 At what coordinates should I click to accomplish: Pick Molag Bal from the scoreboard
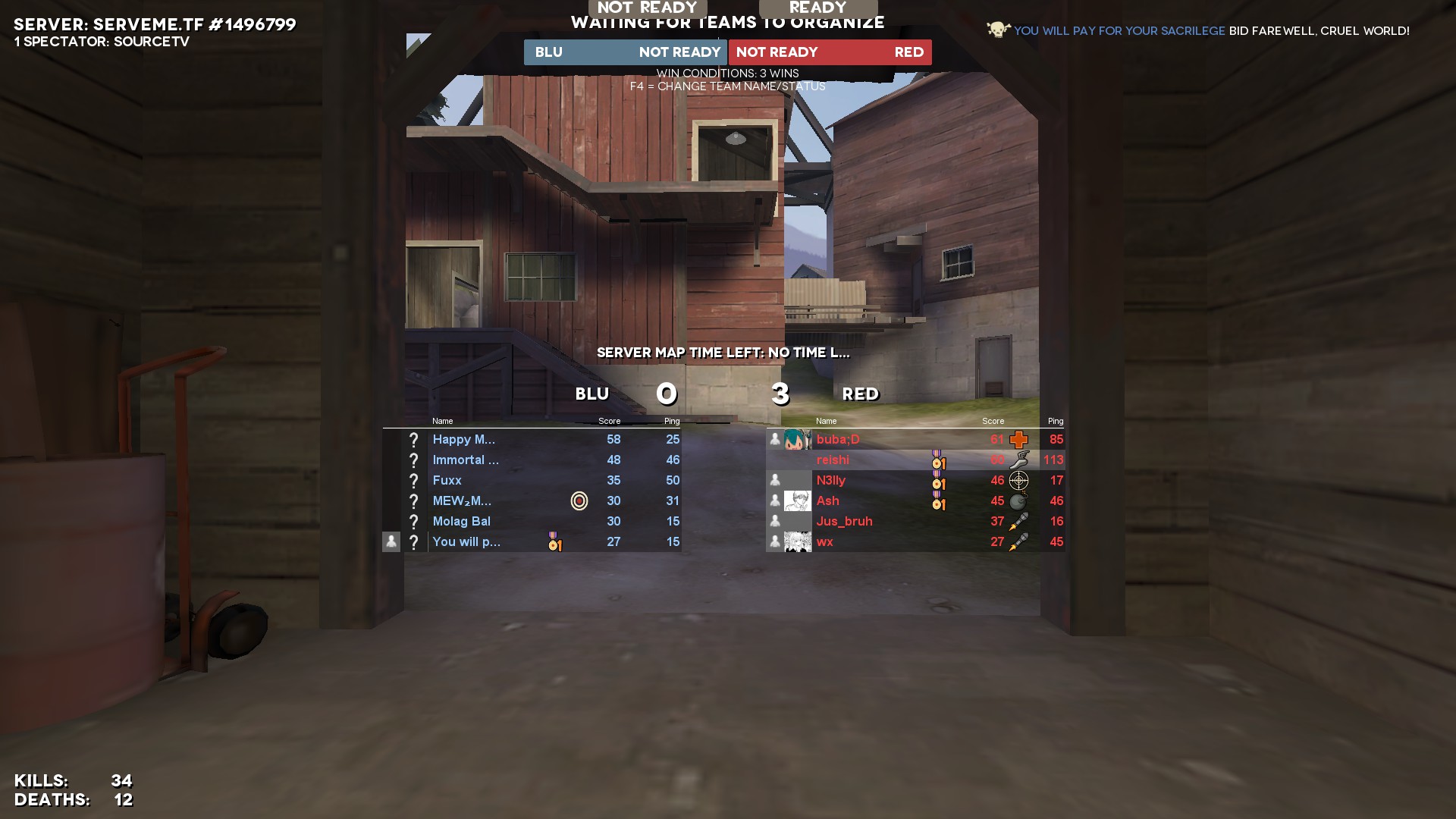click(x=461, y=522)
